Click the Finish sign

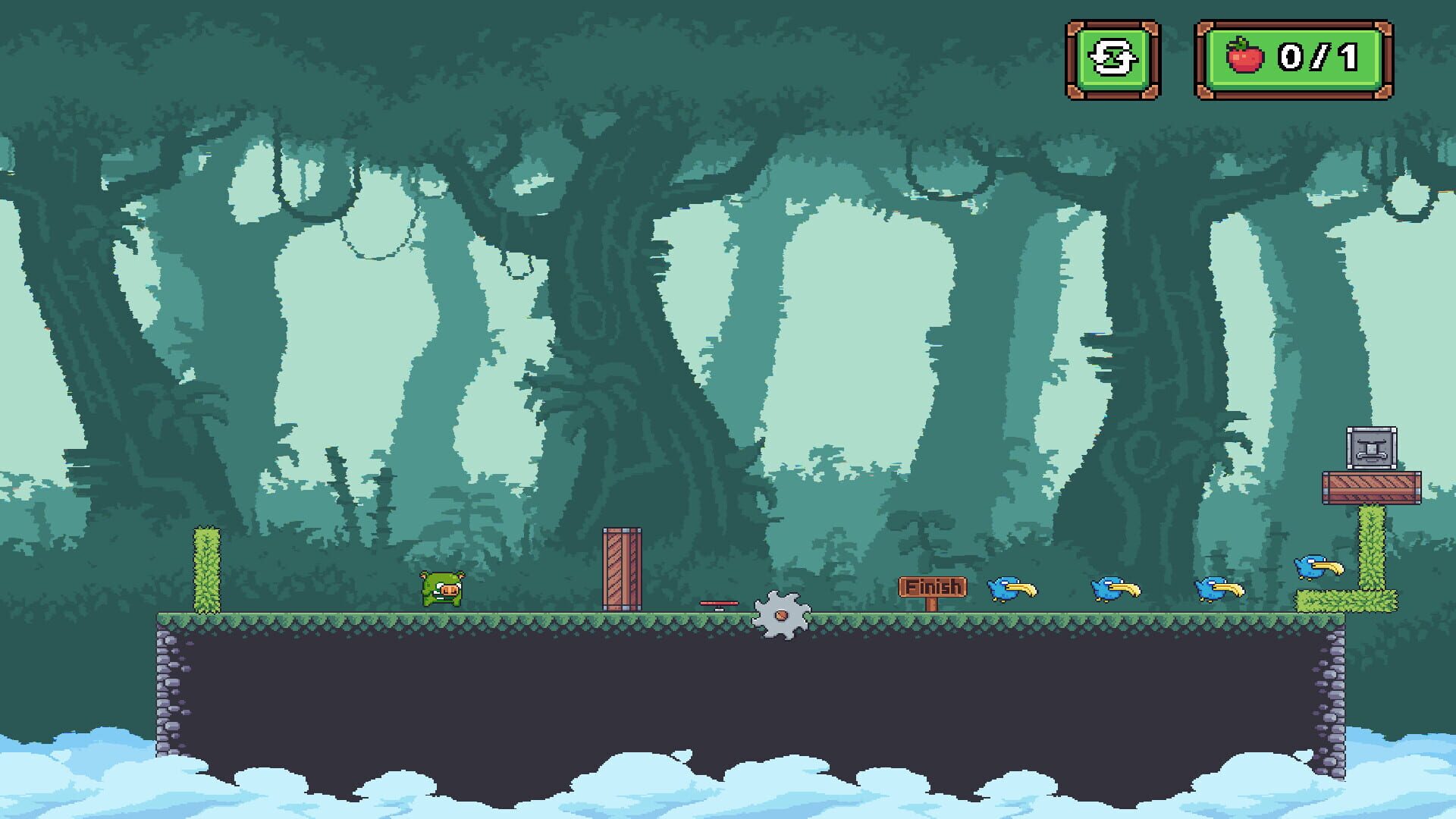(933, 585)
